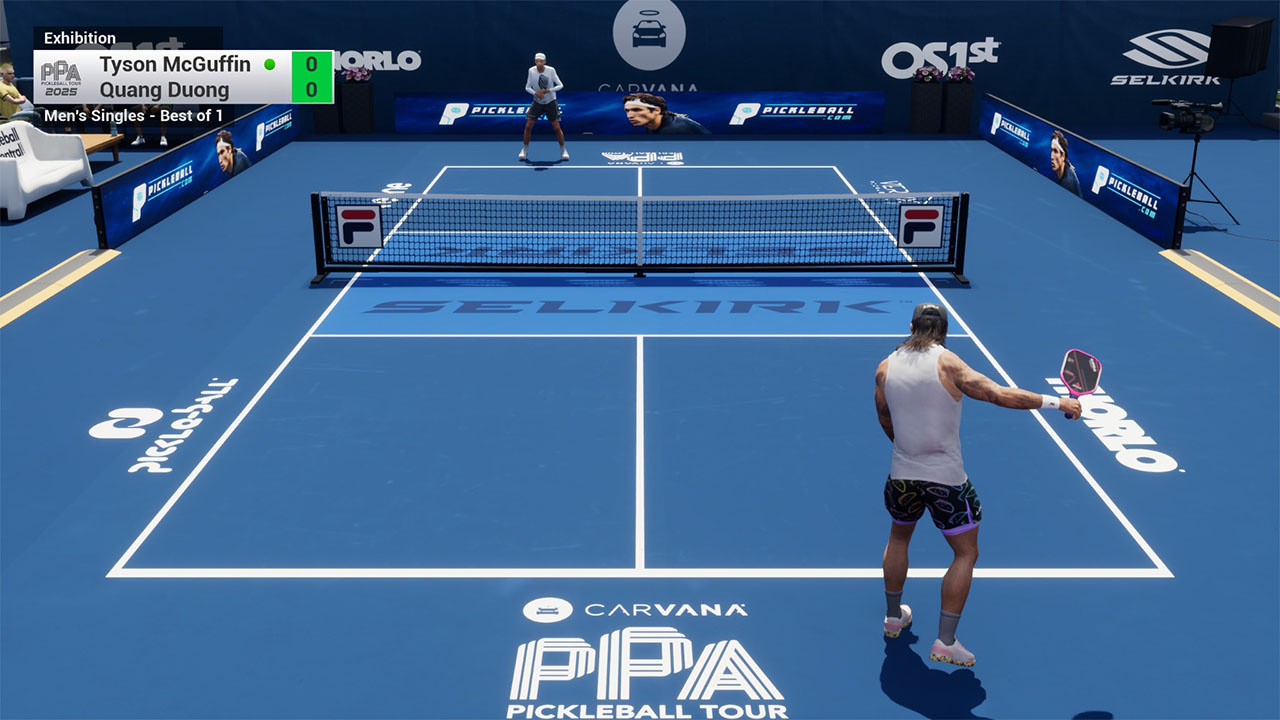Click the Carvana circular car badge near the baseline
The image size is (1280, 720).
550,608
